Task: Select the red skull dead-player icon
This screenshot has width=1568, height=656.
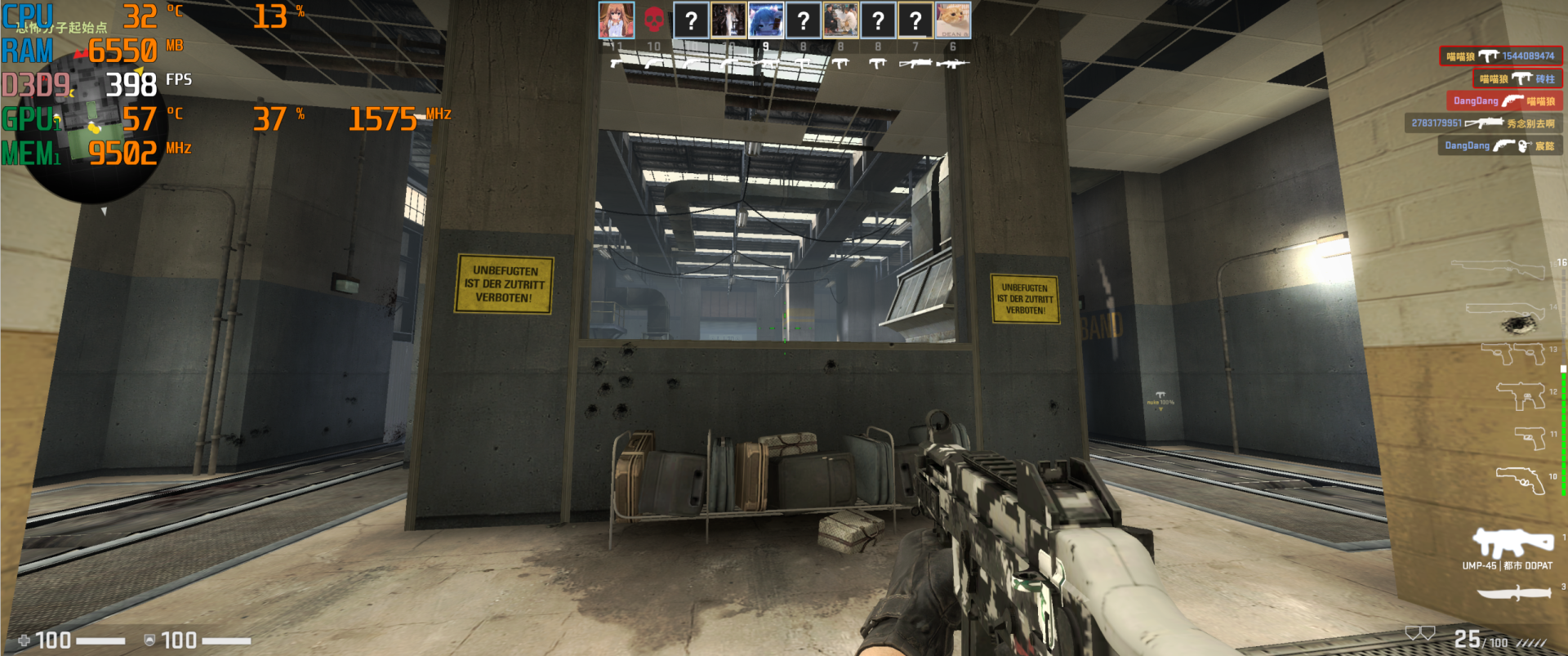Action: click(653, 20)
